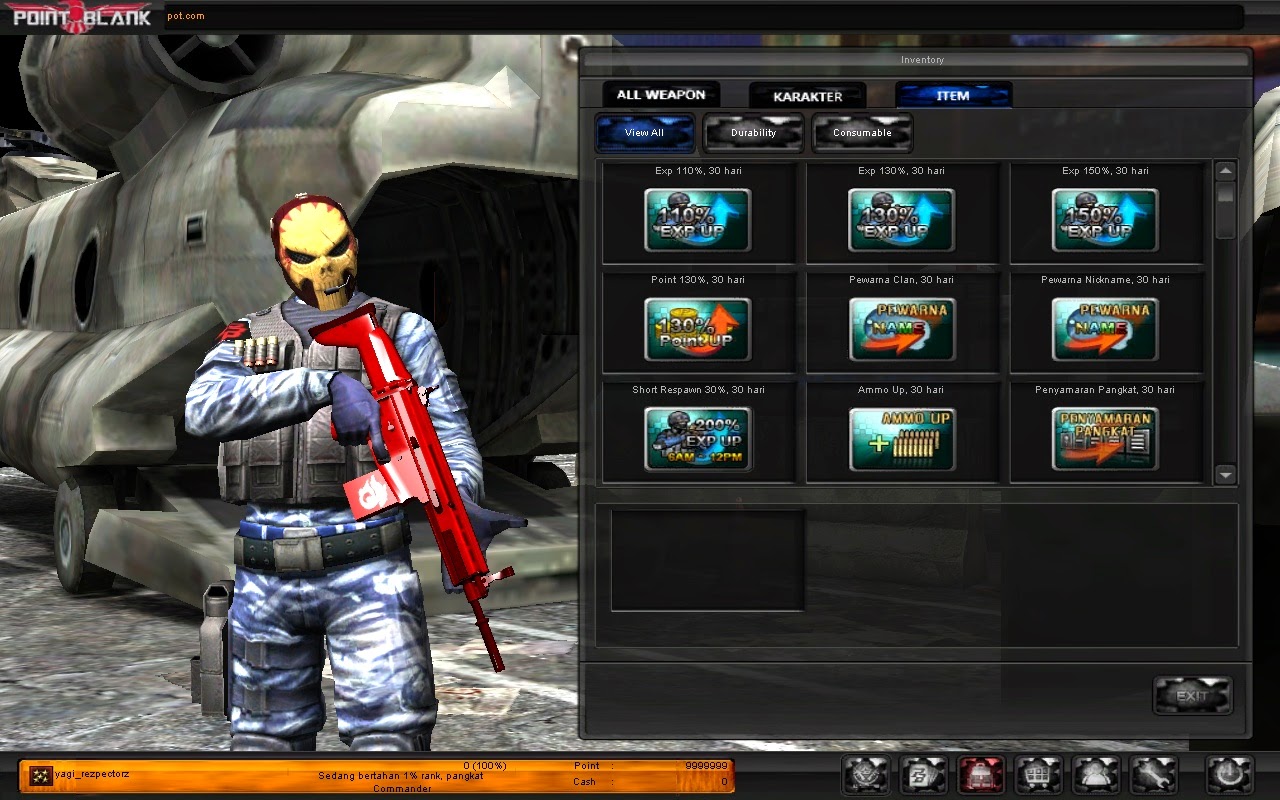
Task: Switch filter to Durability items
Action: tap(753, 131)
